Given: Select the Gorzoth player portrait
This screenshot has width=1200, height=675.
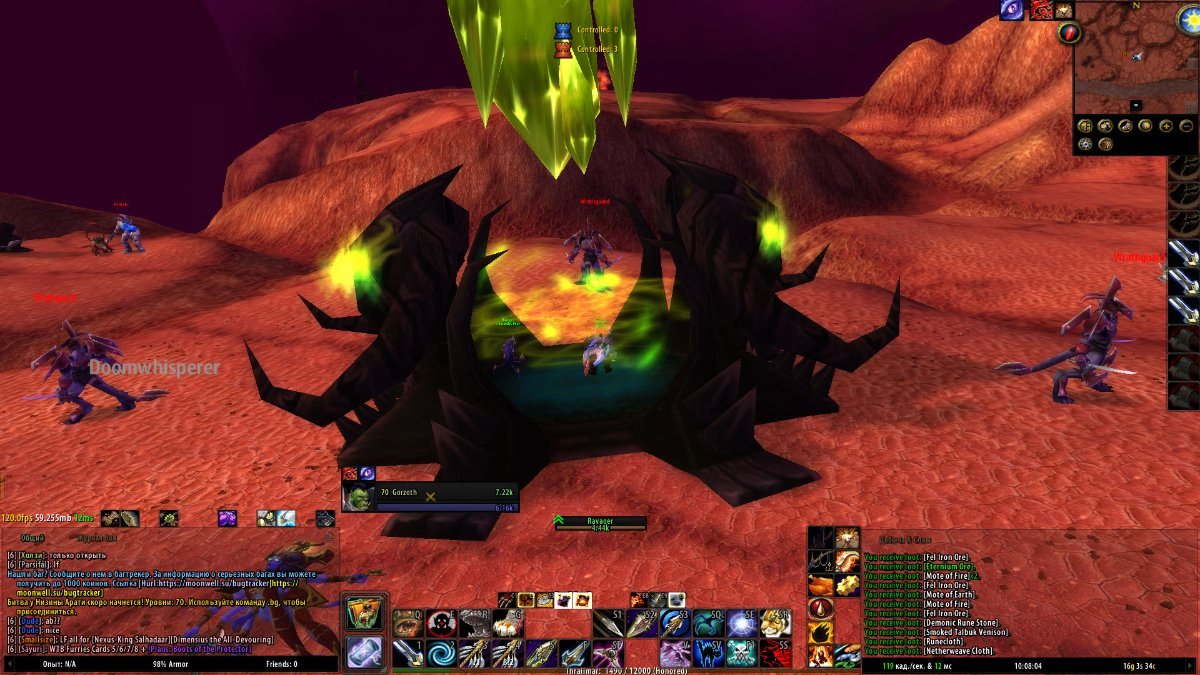Looking at the screenshot, I should [x=359, y=497].
